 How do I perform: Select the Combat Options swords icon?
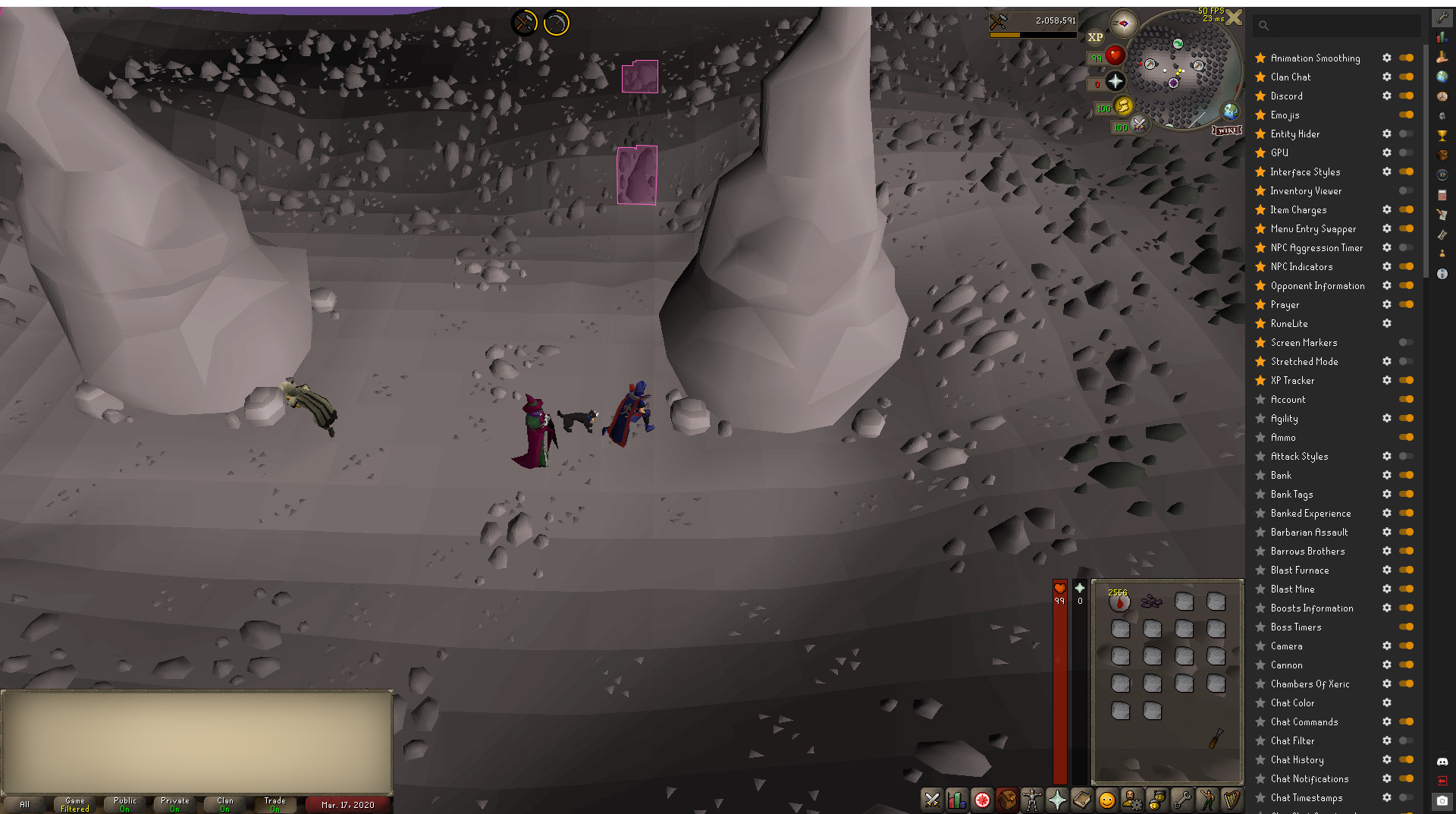tap(932, 800)
